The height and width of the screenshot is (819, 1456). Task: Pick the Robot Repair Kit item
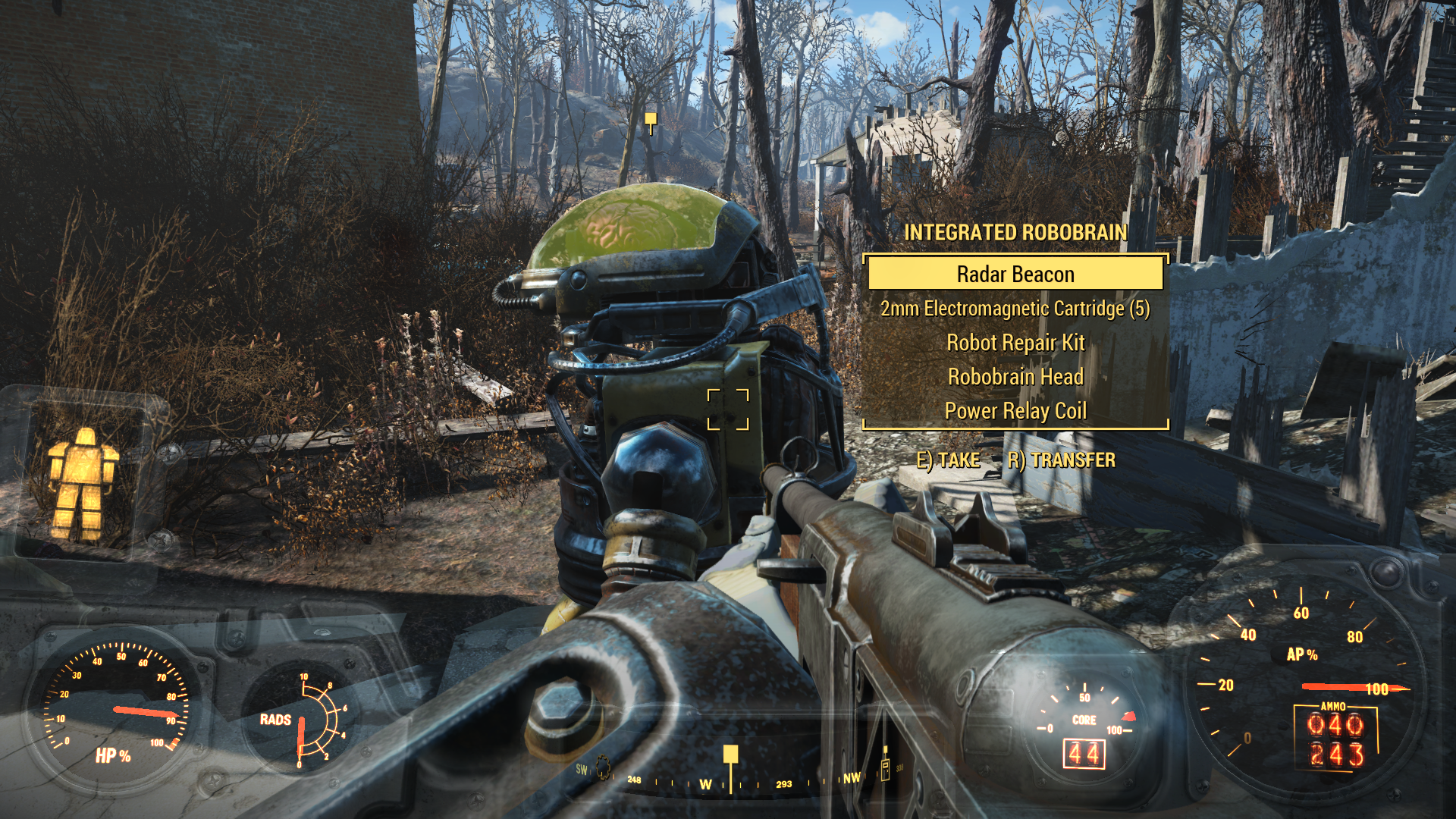pyautogui.click(x=1015, y=343)
